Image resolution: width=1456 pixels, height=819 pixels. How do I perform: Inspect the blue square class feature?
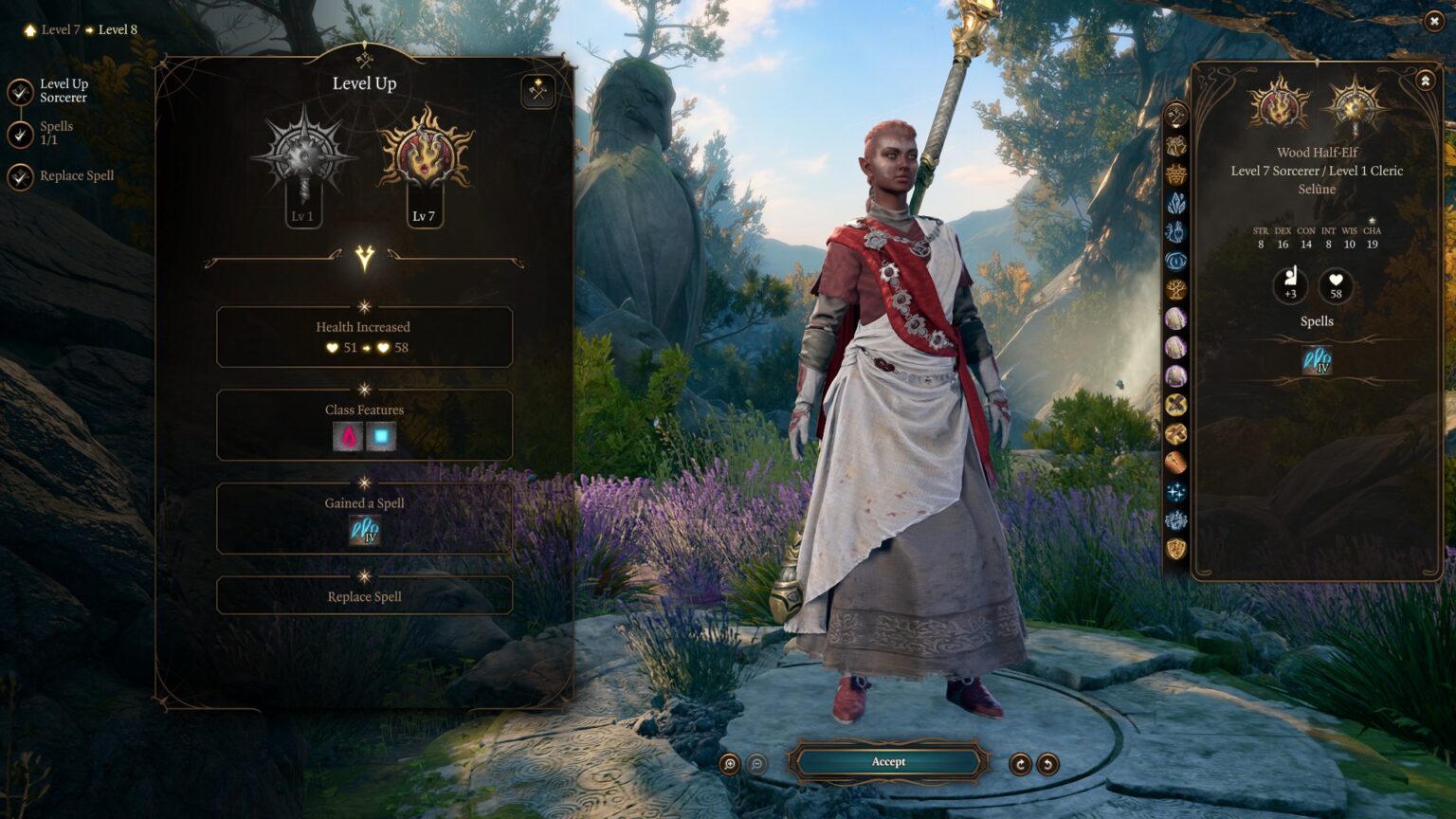click(x=381, y=437)
